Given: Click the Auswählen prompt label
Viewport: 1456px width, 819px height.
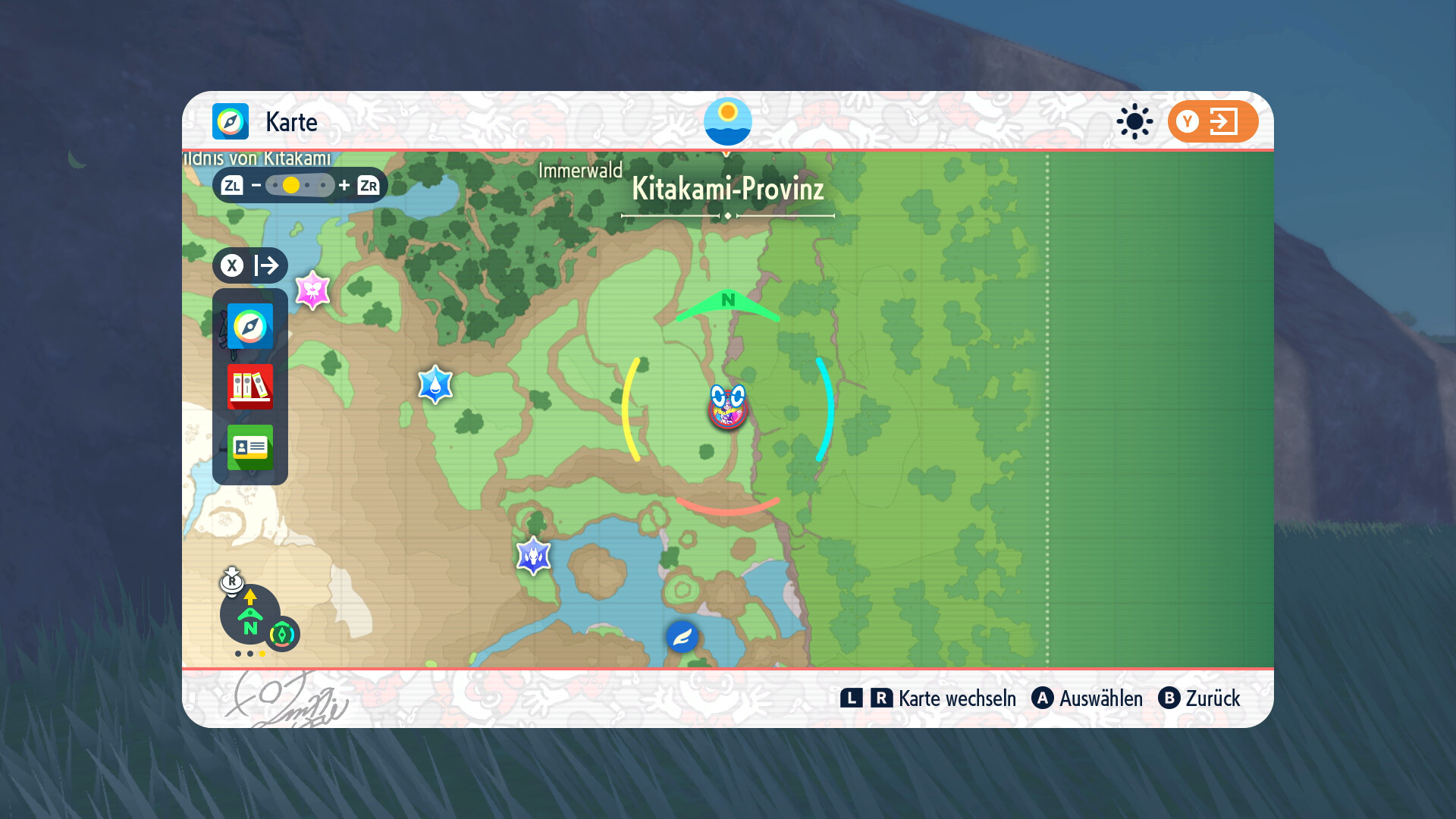Looking at the screenshot, I should click(x=1100, y=698).
